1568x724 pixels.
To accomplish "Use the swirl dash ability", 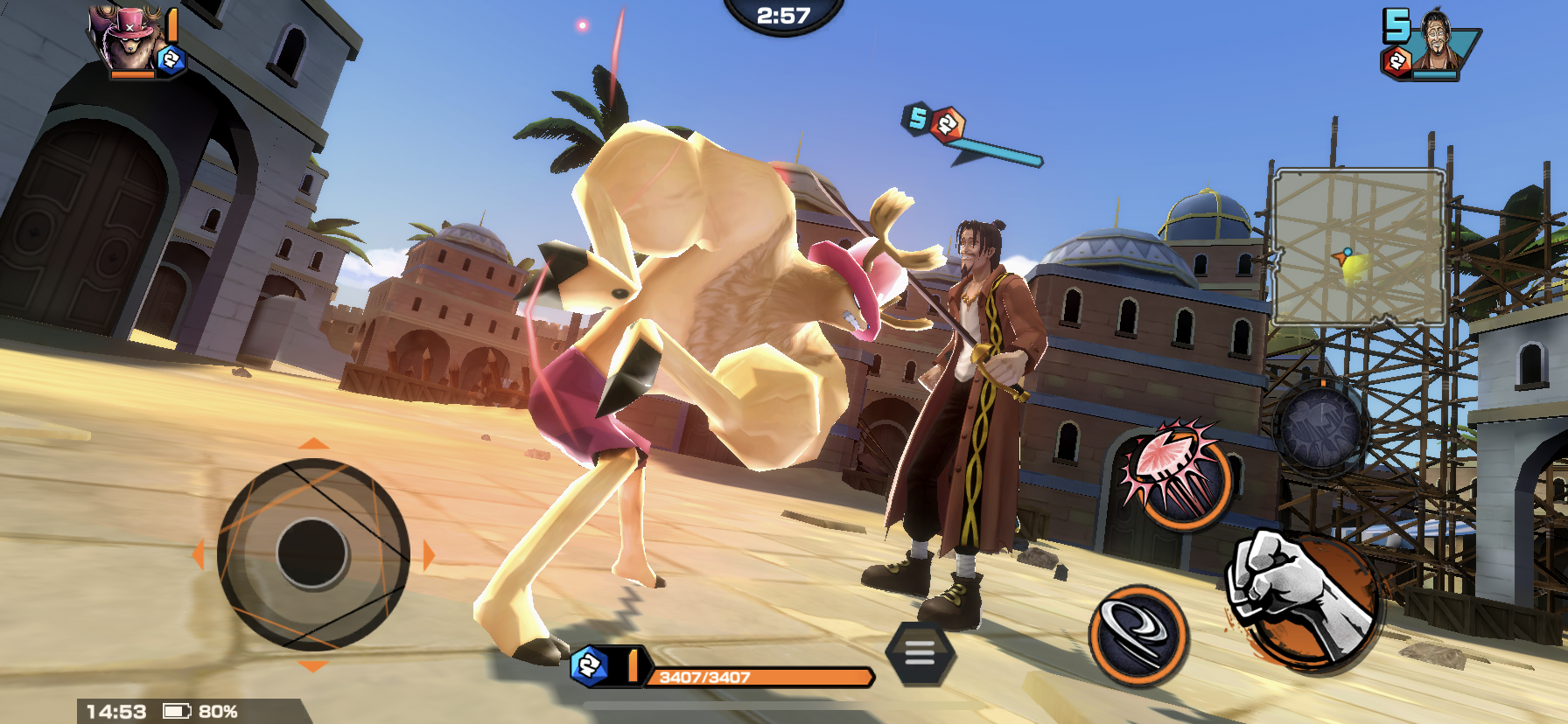I will click(x=1138, y=635).
